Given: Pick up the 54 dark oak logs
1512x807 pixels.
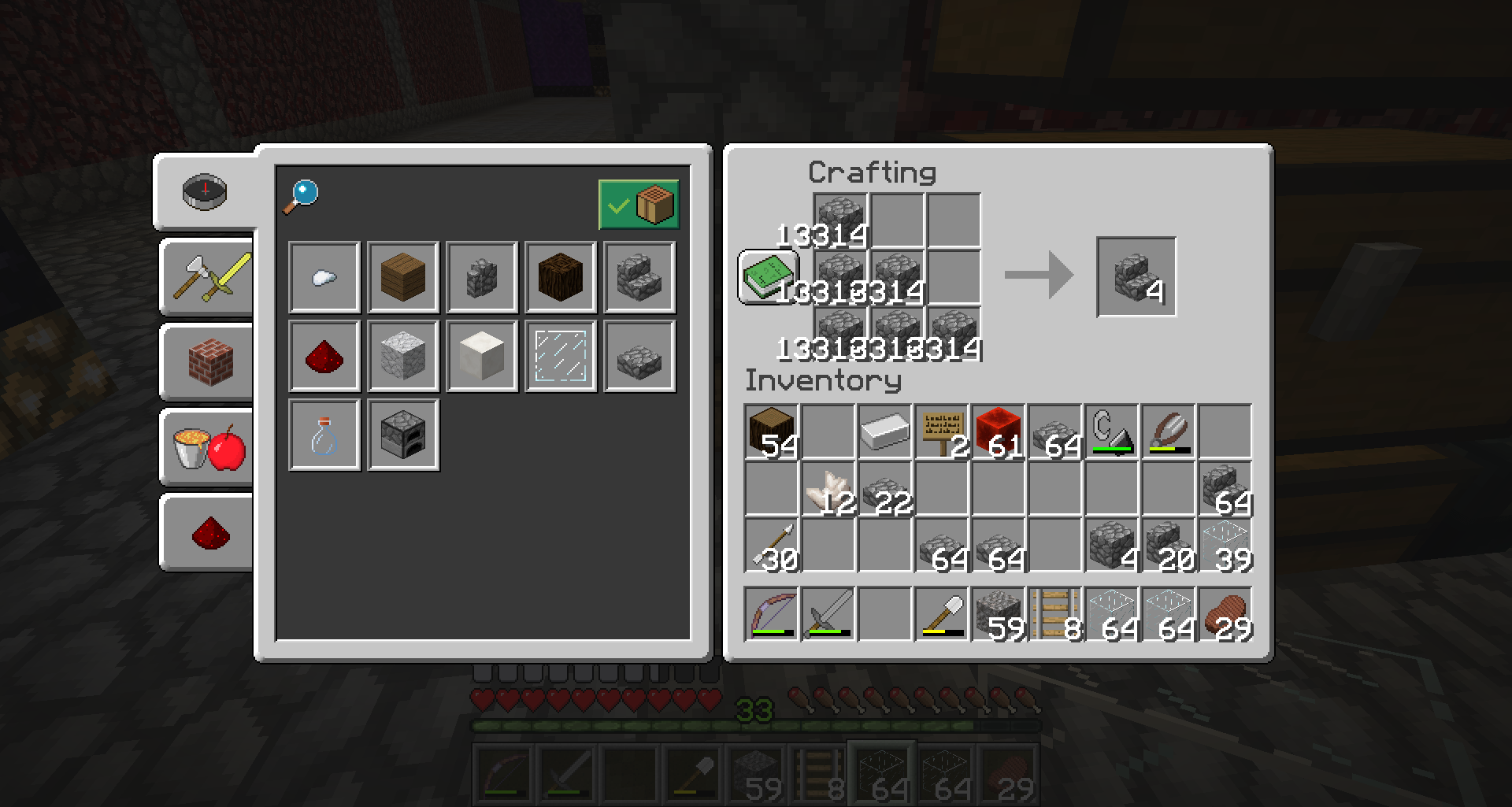Looking at the screenshot, I should (772, 431).
